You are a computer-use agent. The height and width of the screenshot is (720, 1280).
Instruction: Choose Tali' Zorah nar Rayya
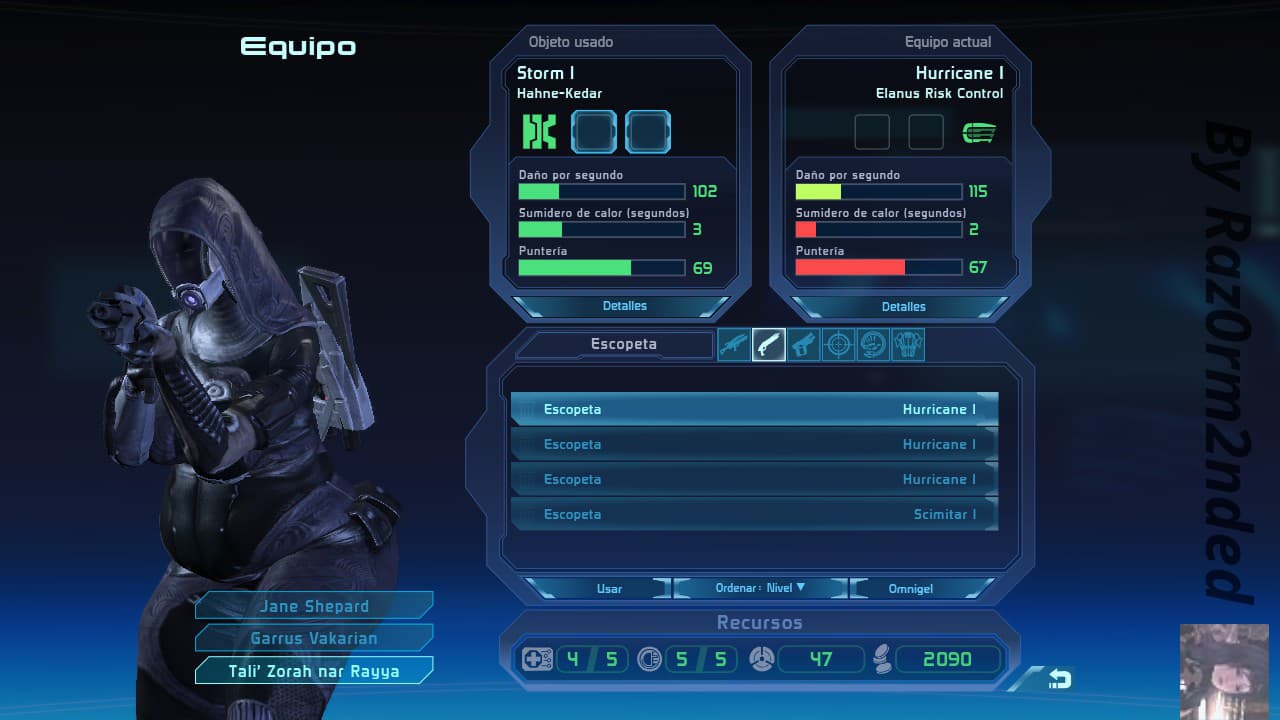(314, 671)
